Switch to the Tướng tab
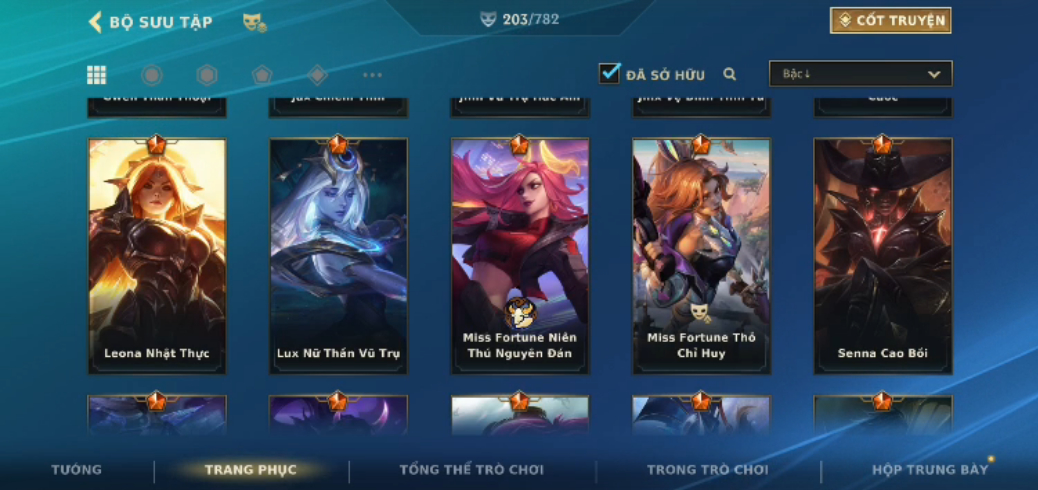 point(77,470)
